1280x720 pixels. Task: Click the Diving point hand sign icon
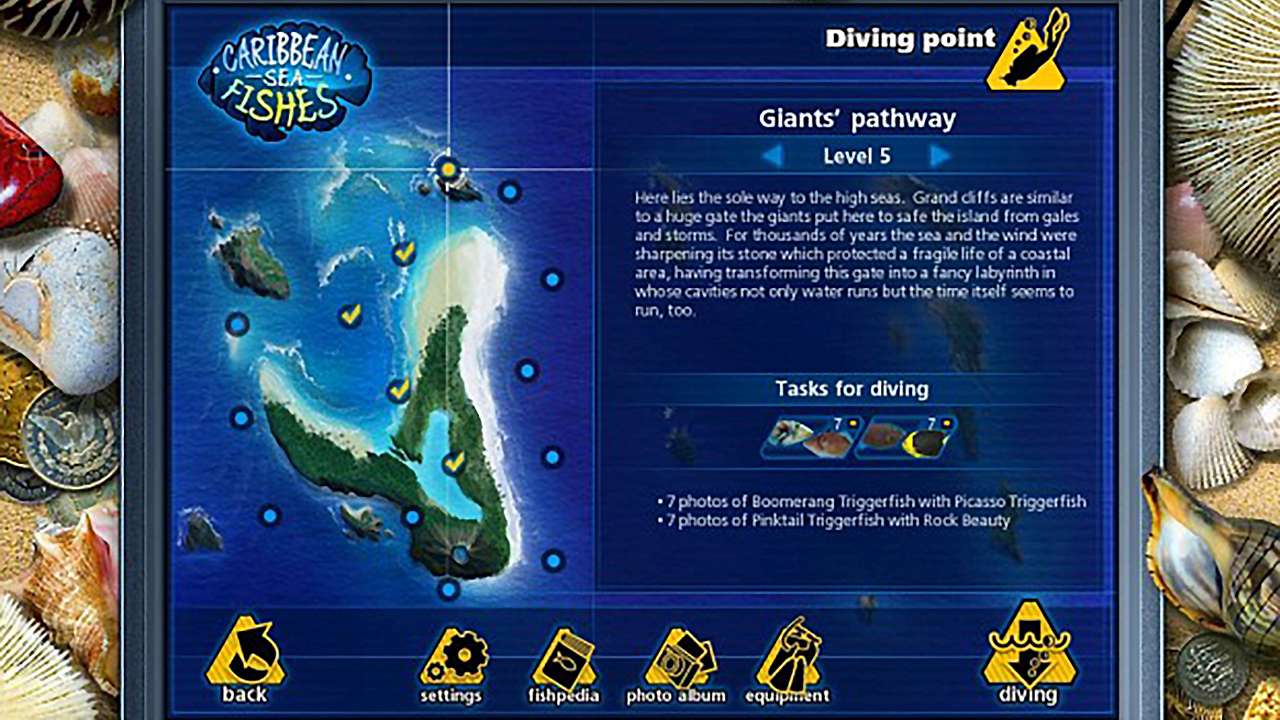[1027, 50]
